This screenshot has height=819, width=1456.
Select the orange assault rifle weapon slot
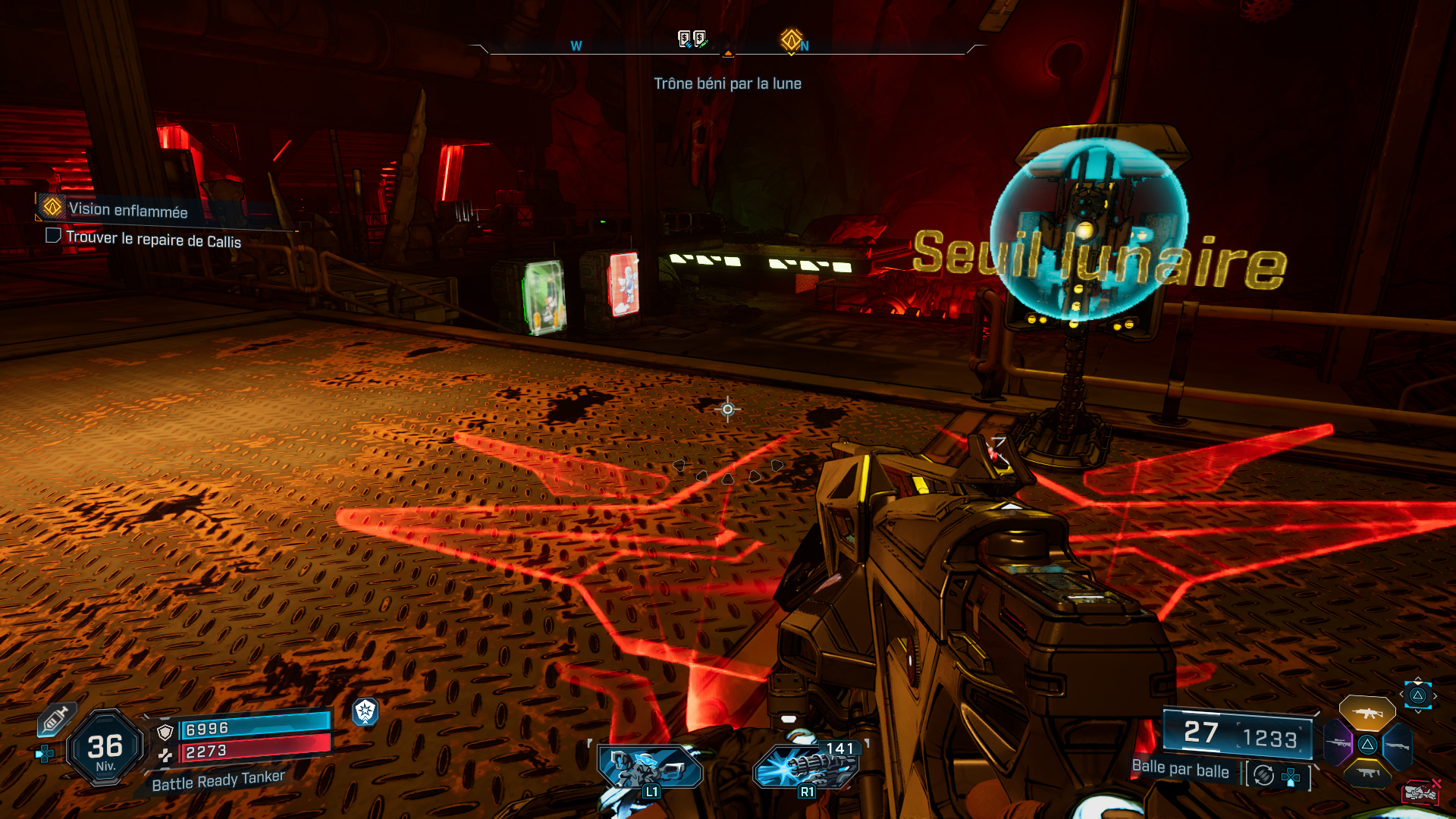tap(1367, 713)
